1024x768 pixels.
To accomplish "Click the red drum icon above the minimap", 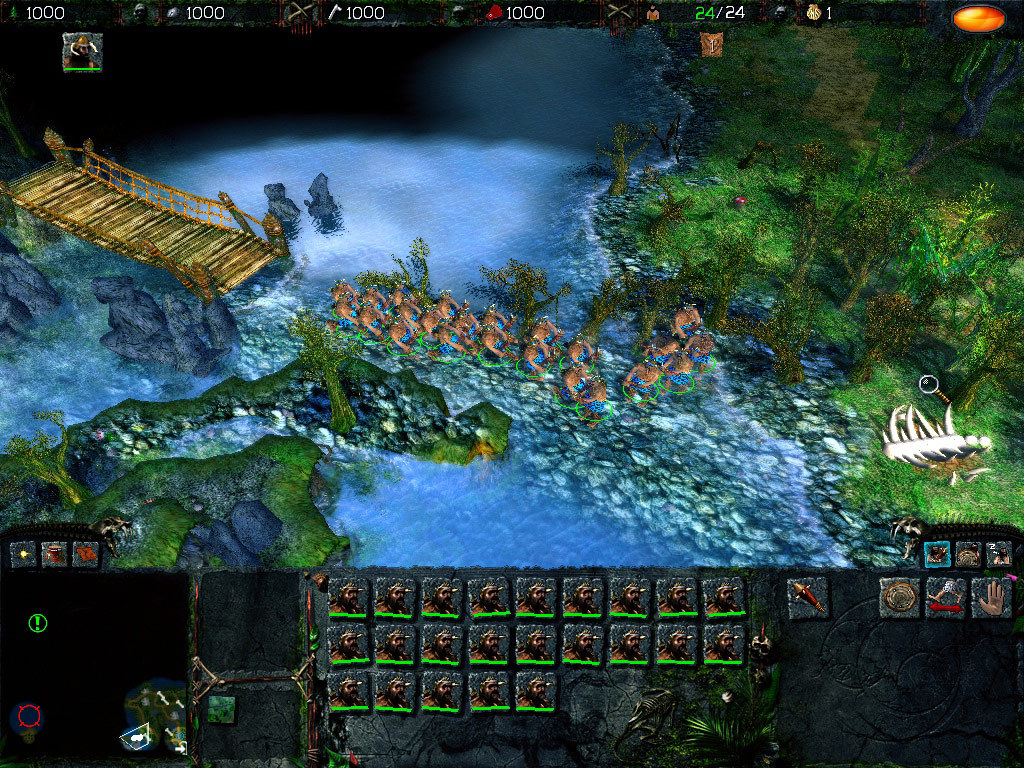I will click(54, 553).
